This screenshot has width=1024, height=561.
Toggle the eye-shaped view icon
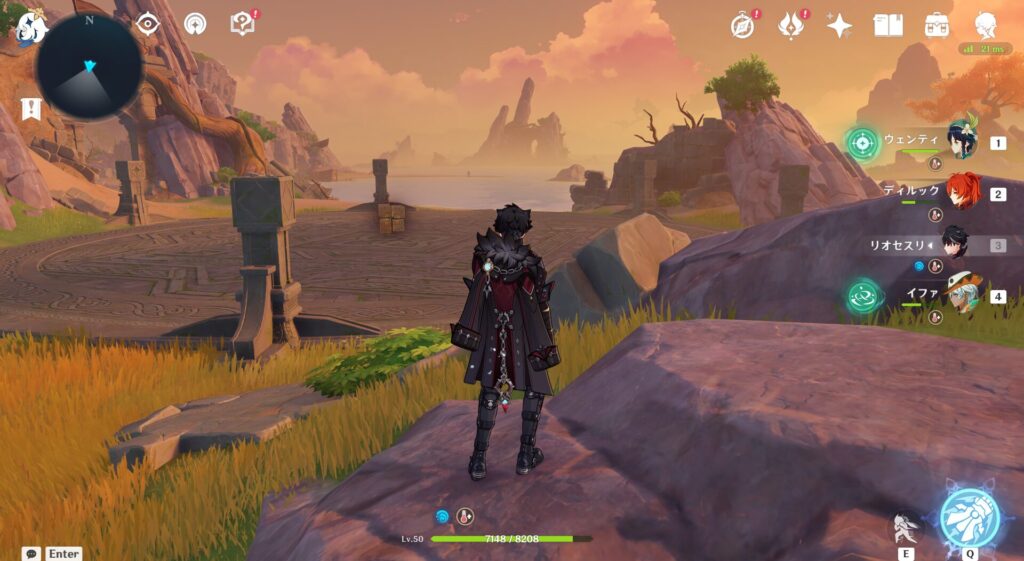(x=148, y=23)
